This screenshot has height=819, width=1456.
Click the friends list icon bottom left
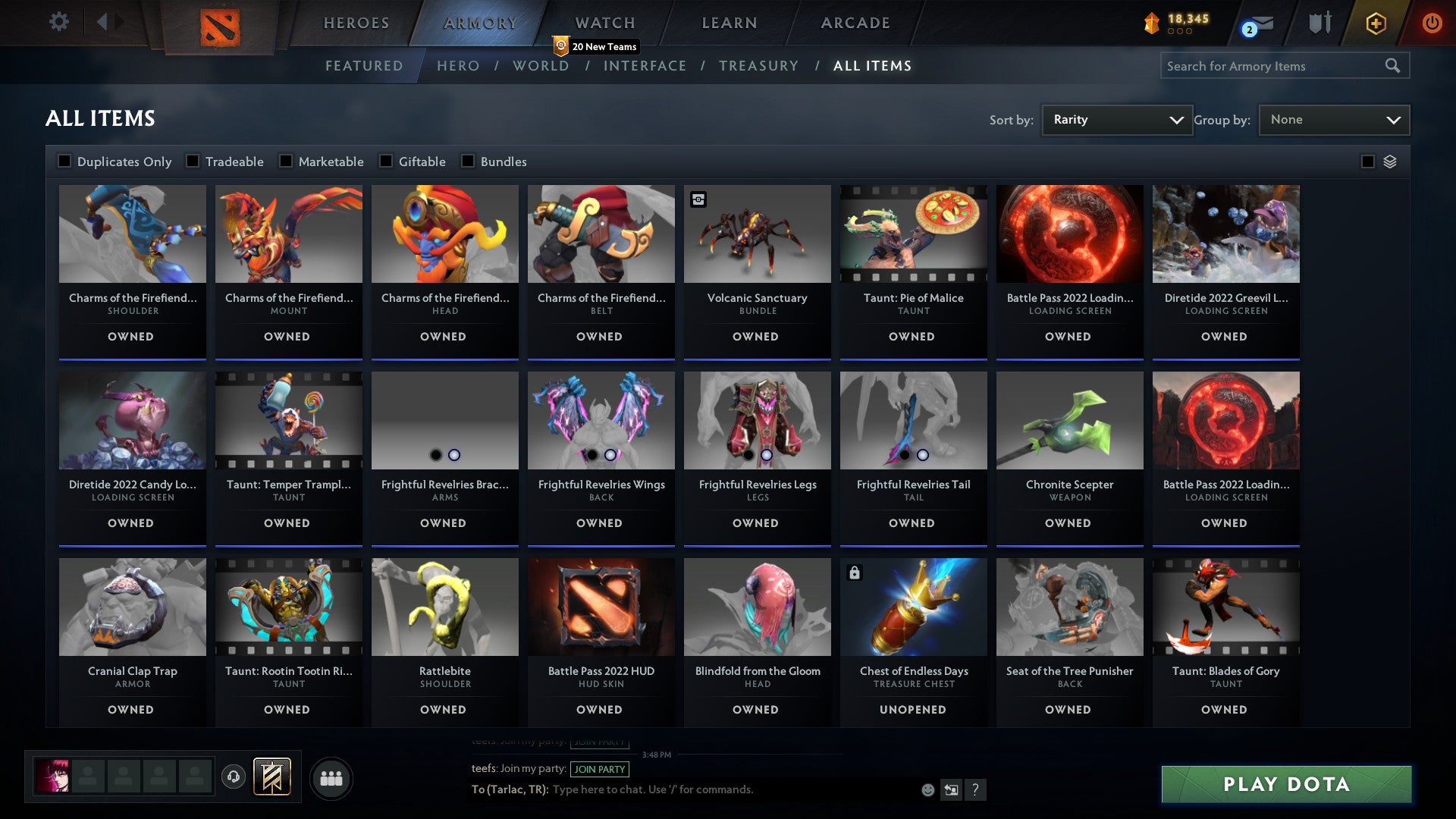pos(331,777)
